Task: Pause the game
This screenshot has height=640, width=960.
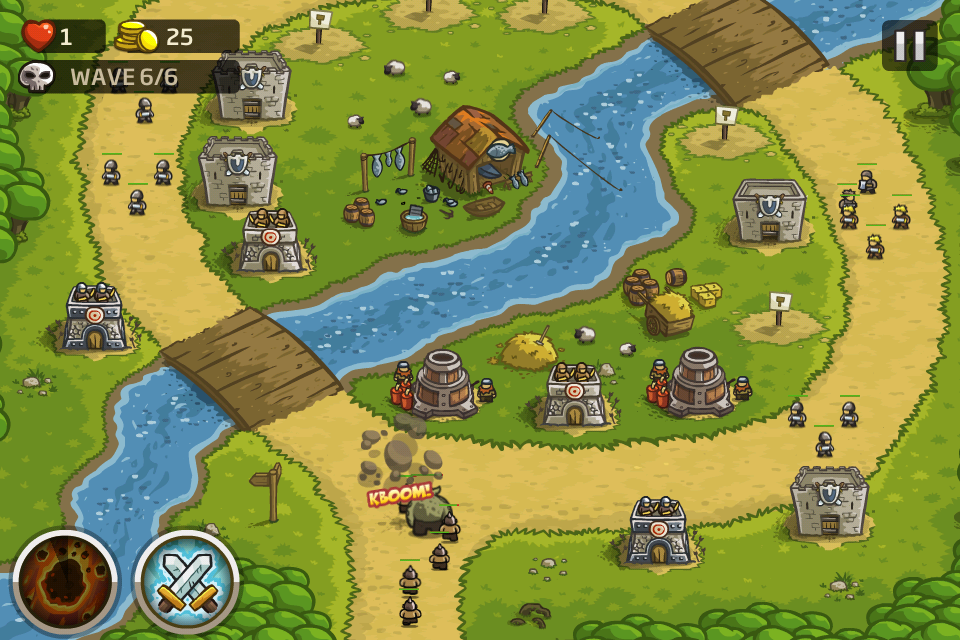Action: (909, 45)
